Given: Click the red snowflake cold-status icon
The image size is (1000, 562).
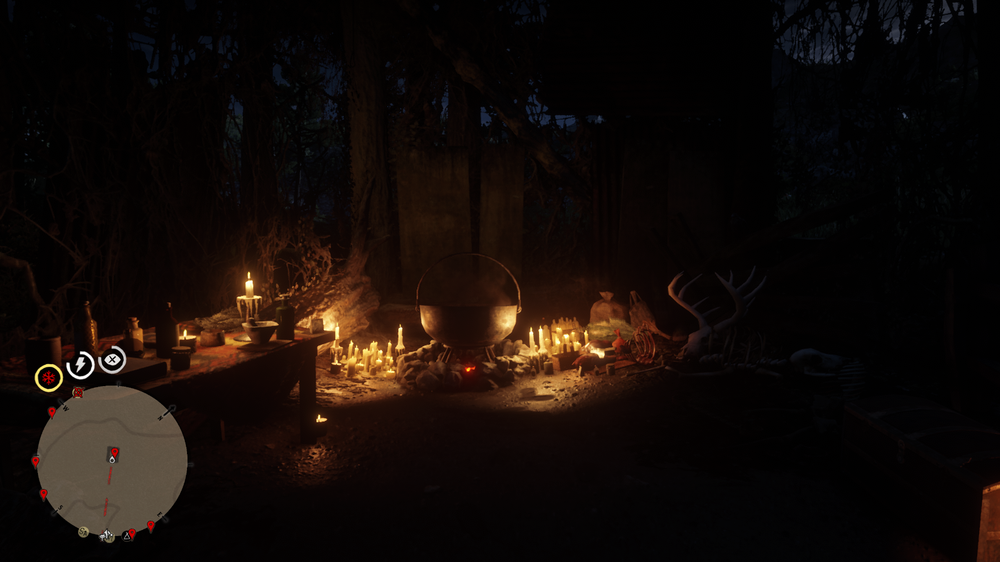Looking at the screenshot, I should tap(48, 378).
